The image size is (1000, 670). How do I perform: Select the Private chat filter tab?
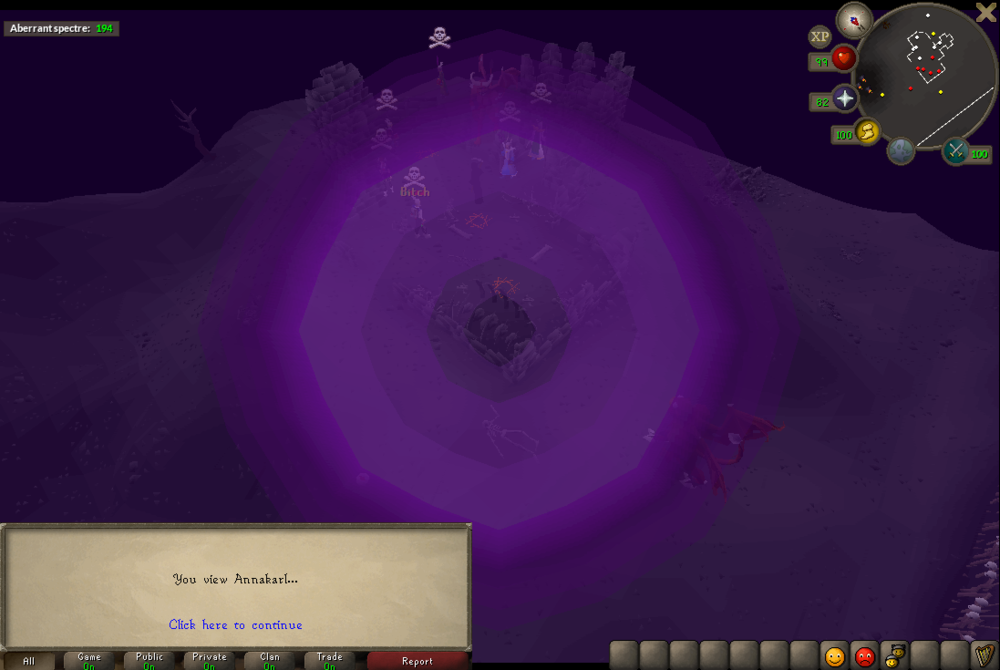(209, 661)
